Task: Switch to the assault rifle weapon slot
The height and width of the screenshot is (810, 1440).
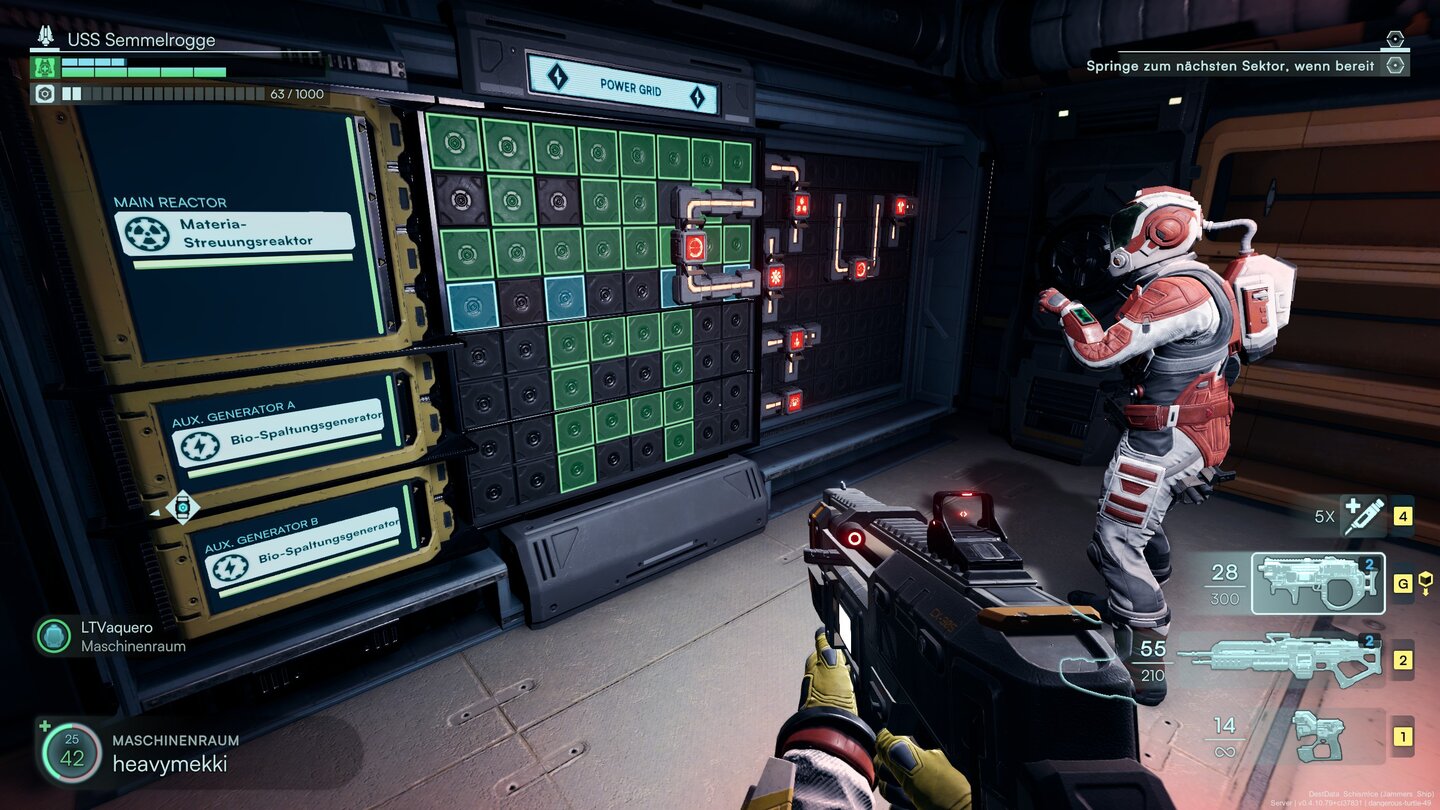Action: (1282, 659)
